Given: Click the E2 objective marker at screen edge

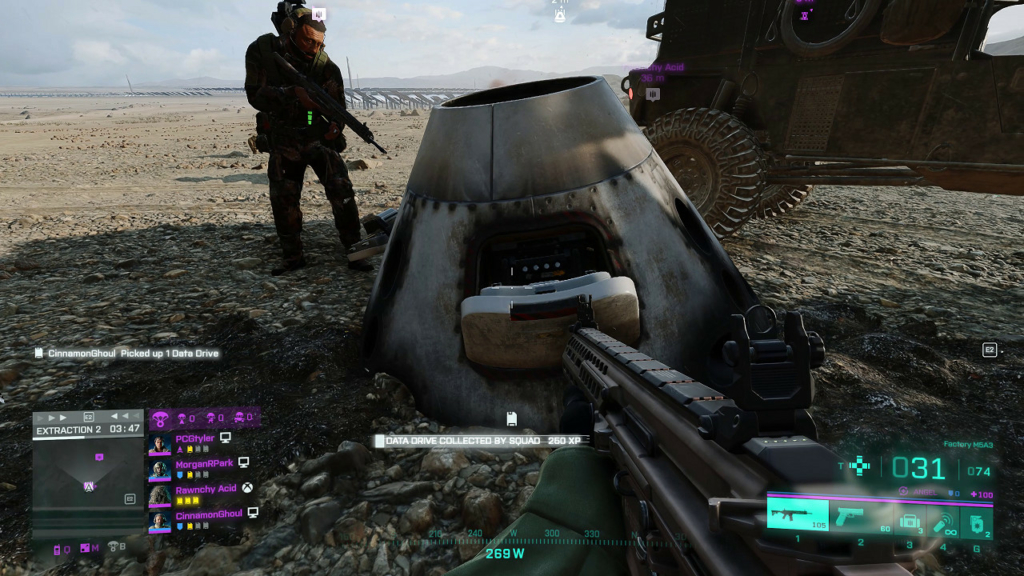Looking at the screenshot, I should [990, 350].
